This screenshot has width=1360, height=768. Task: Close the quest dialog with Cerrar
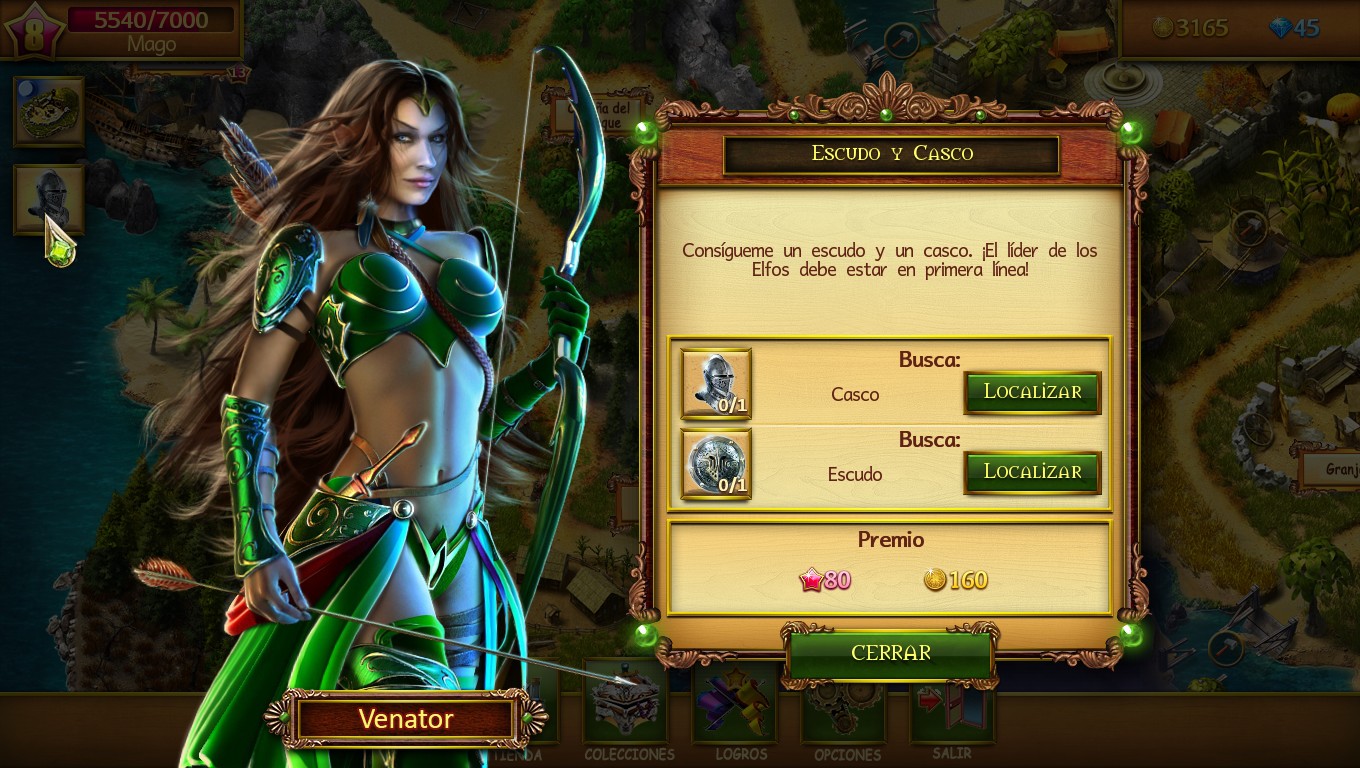pyautogui.click(x=890, y=653)
